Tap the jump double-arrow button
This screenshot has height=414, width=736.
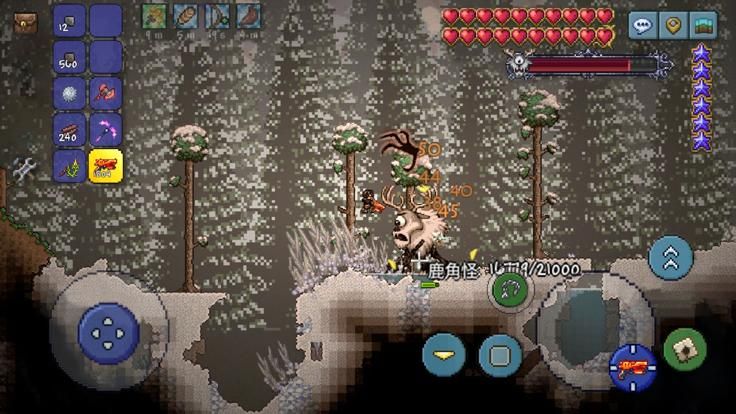click(671, 258)
